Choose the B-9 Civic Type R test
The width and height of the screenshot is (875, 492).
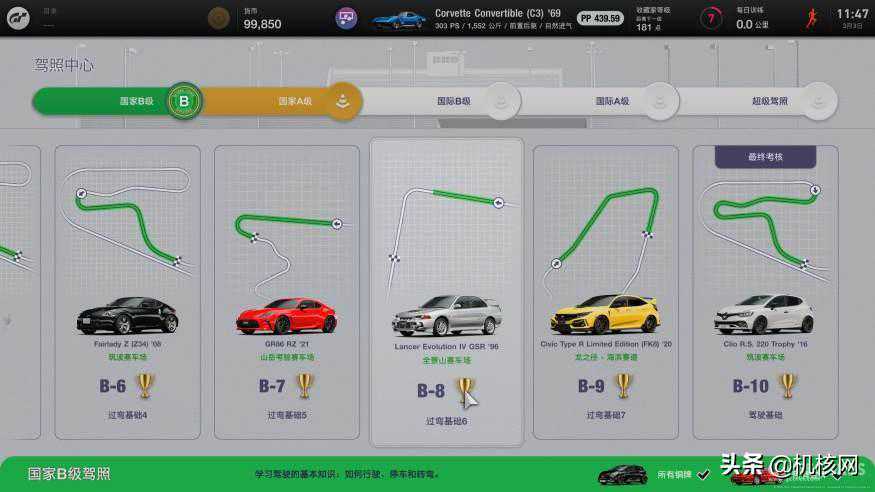coord(605,292)
